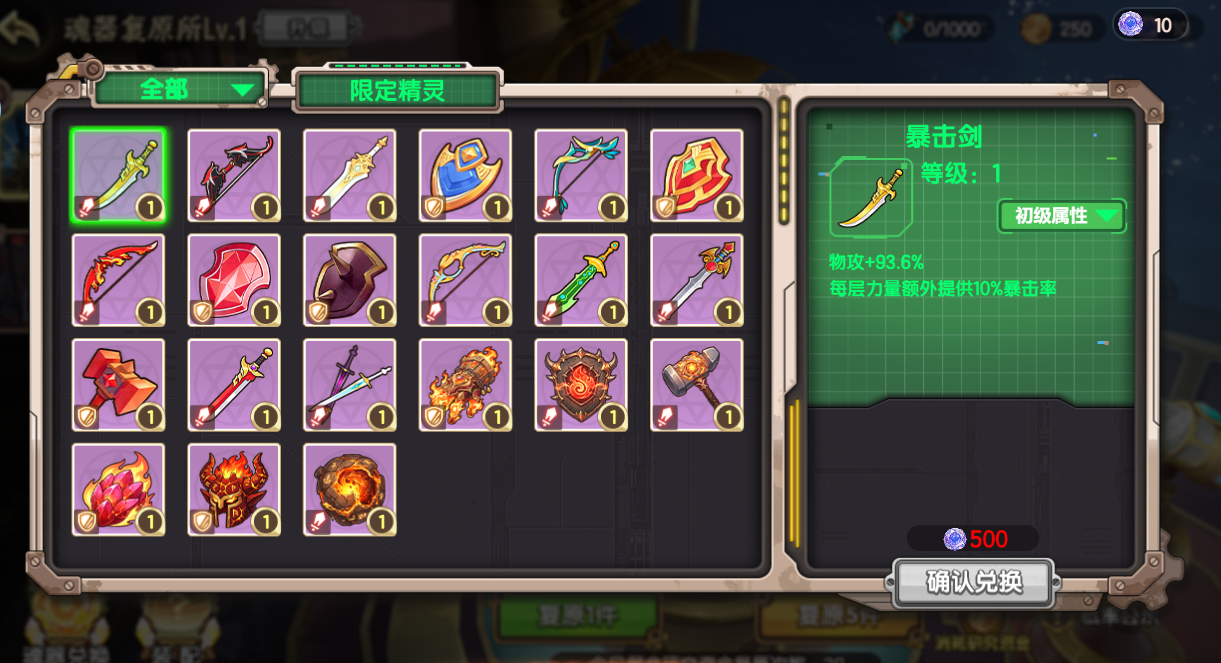Choose the teal winged bow item

(581, 176)
